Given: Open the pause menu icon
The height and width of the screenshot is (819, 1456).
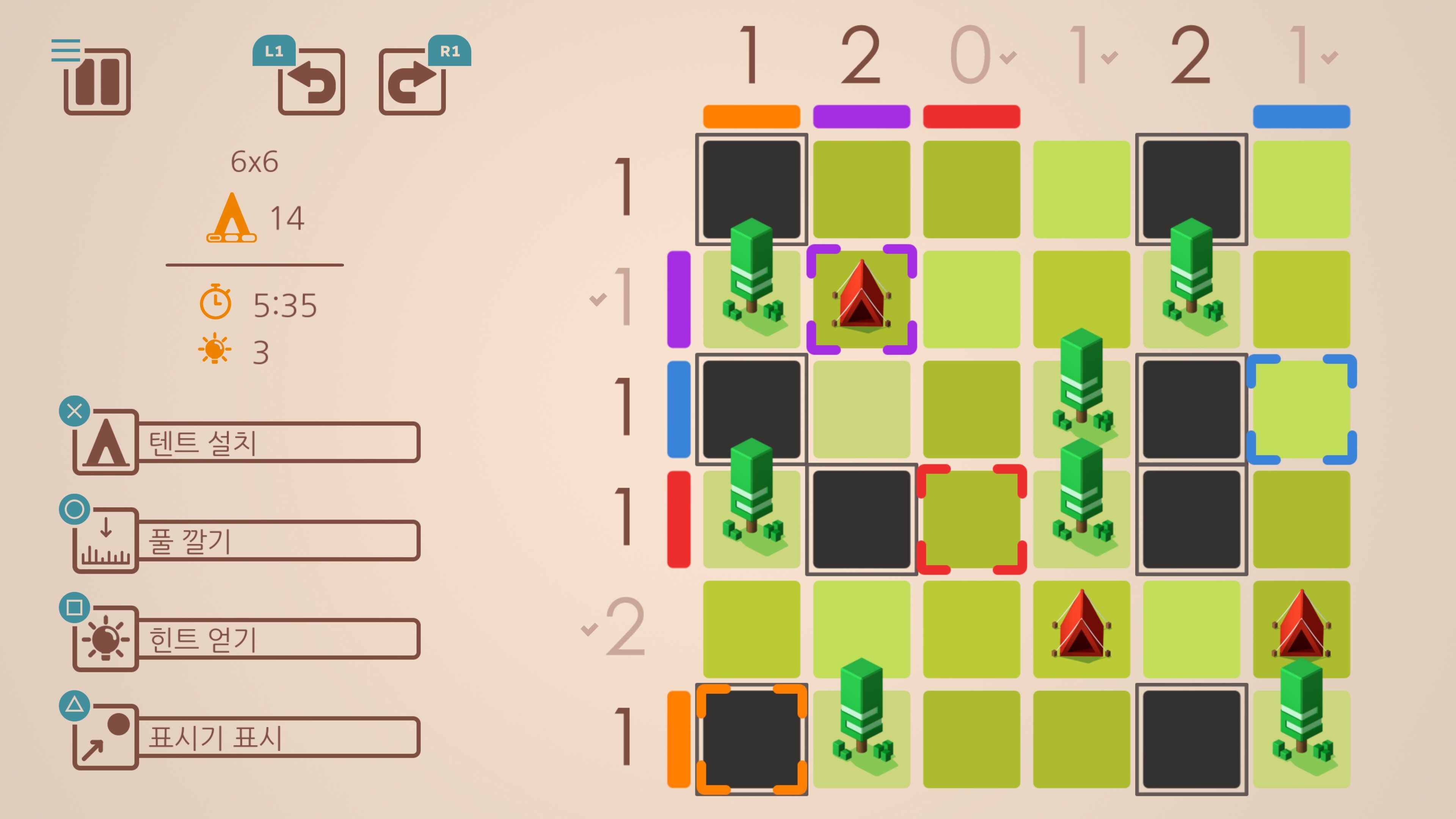Looking at the screenshot, I should tap(99, 83).
